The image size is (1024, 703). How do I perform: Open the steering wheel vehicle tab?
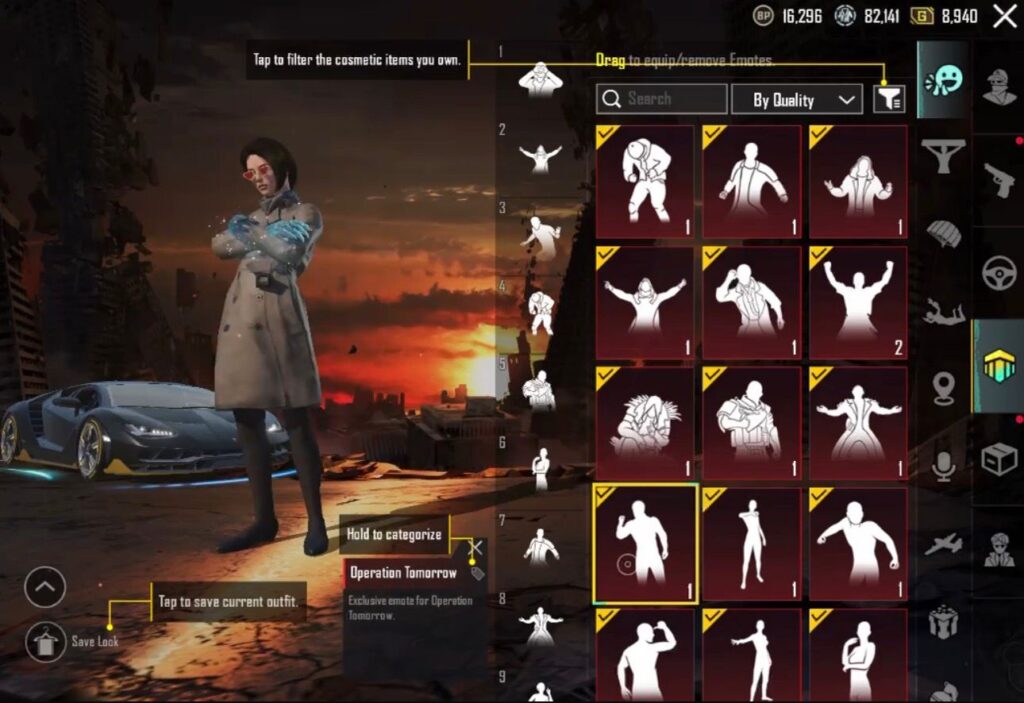(998, 273)
